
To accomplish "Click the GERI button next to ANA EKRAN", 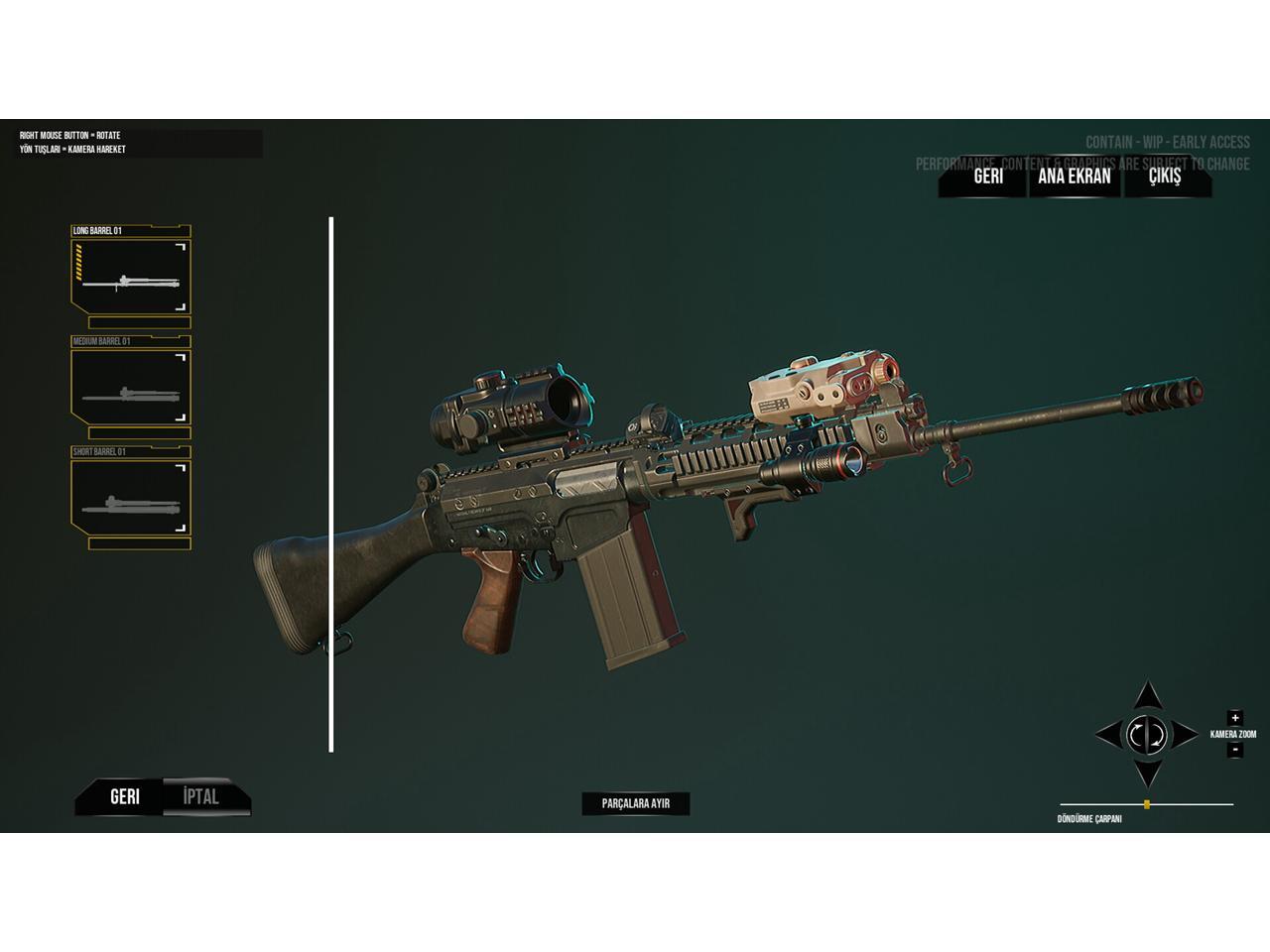I will pos(987,177).
